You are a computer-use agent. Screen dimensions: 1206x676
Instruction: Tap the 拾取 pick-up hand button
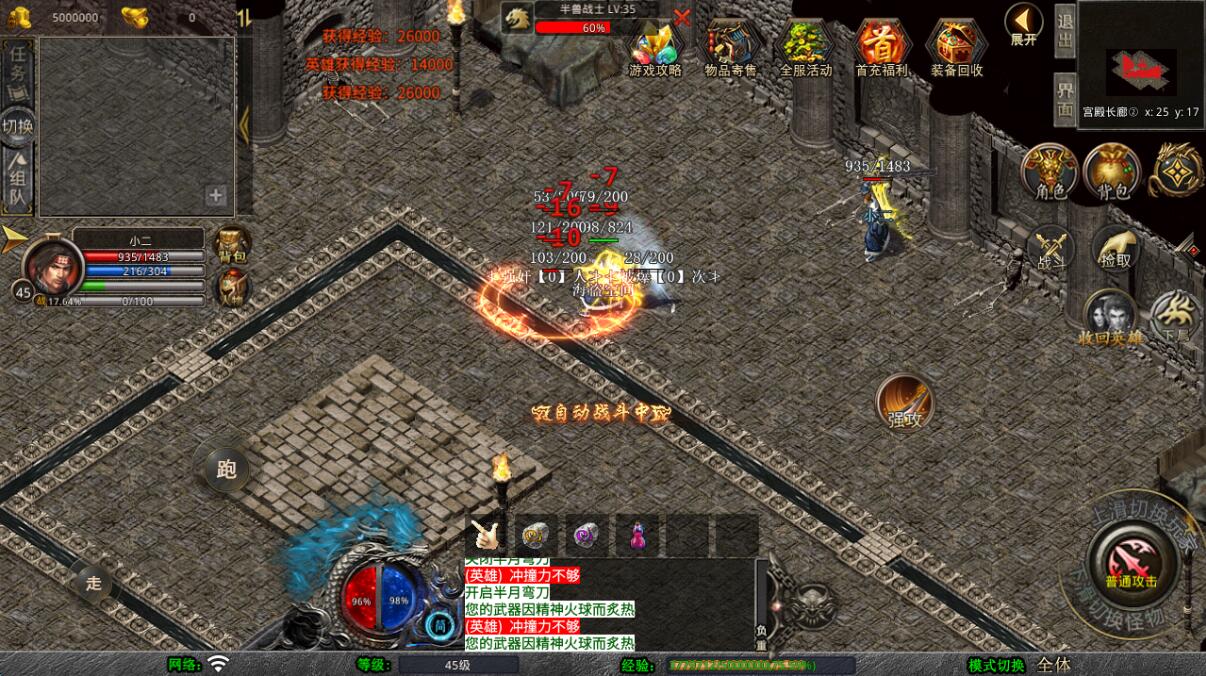(1116, 249)
